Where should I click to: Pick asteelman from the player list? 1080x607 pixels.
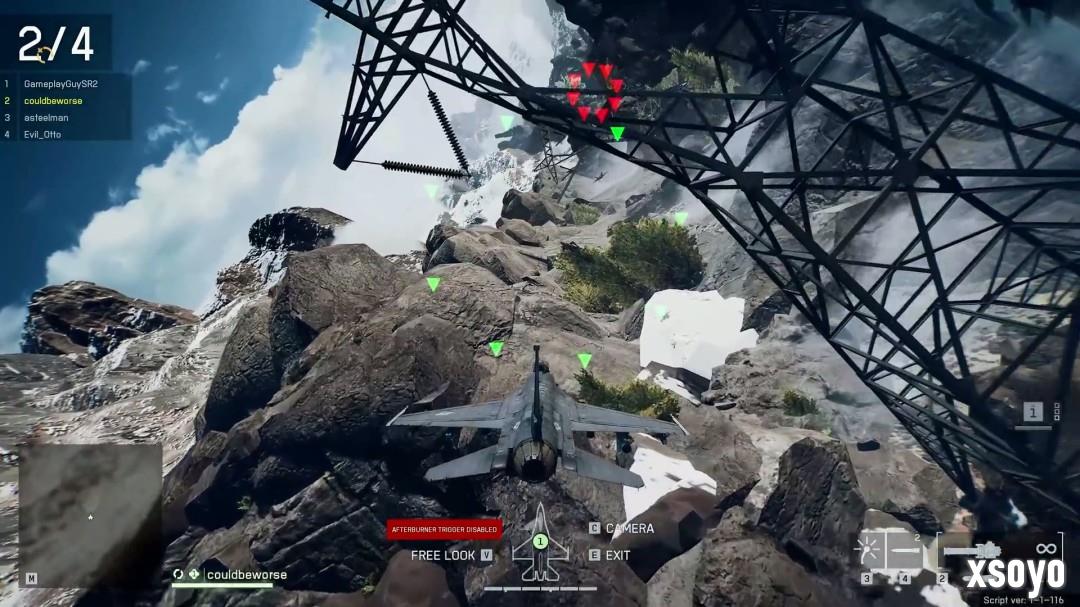(46, 117)
